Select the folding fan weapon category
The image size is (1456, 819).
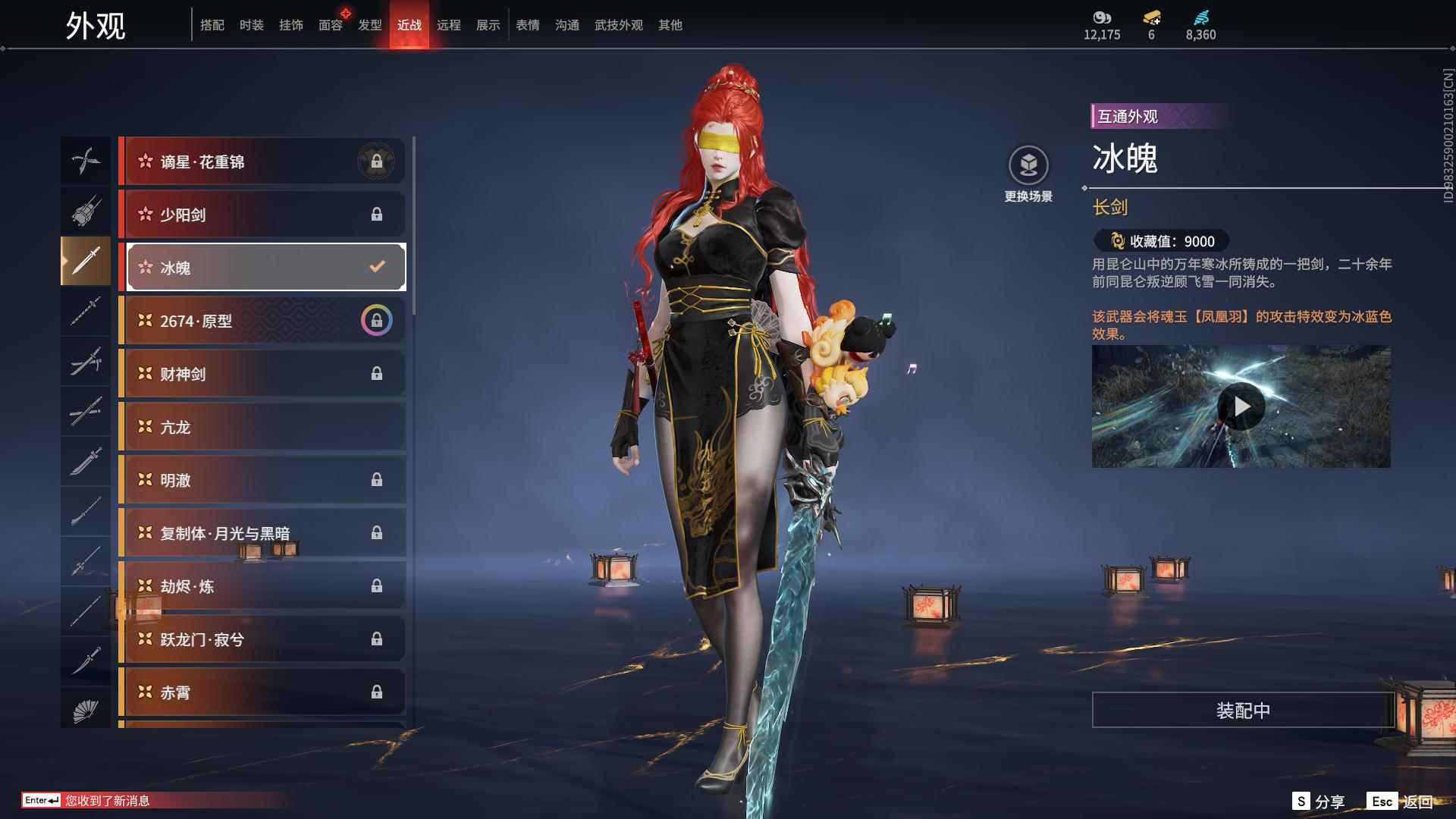click(86, 711)
